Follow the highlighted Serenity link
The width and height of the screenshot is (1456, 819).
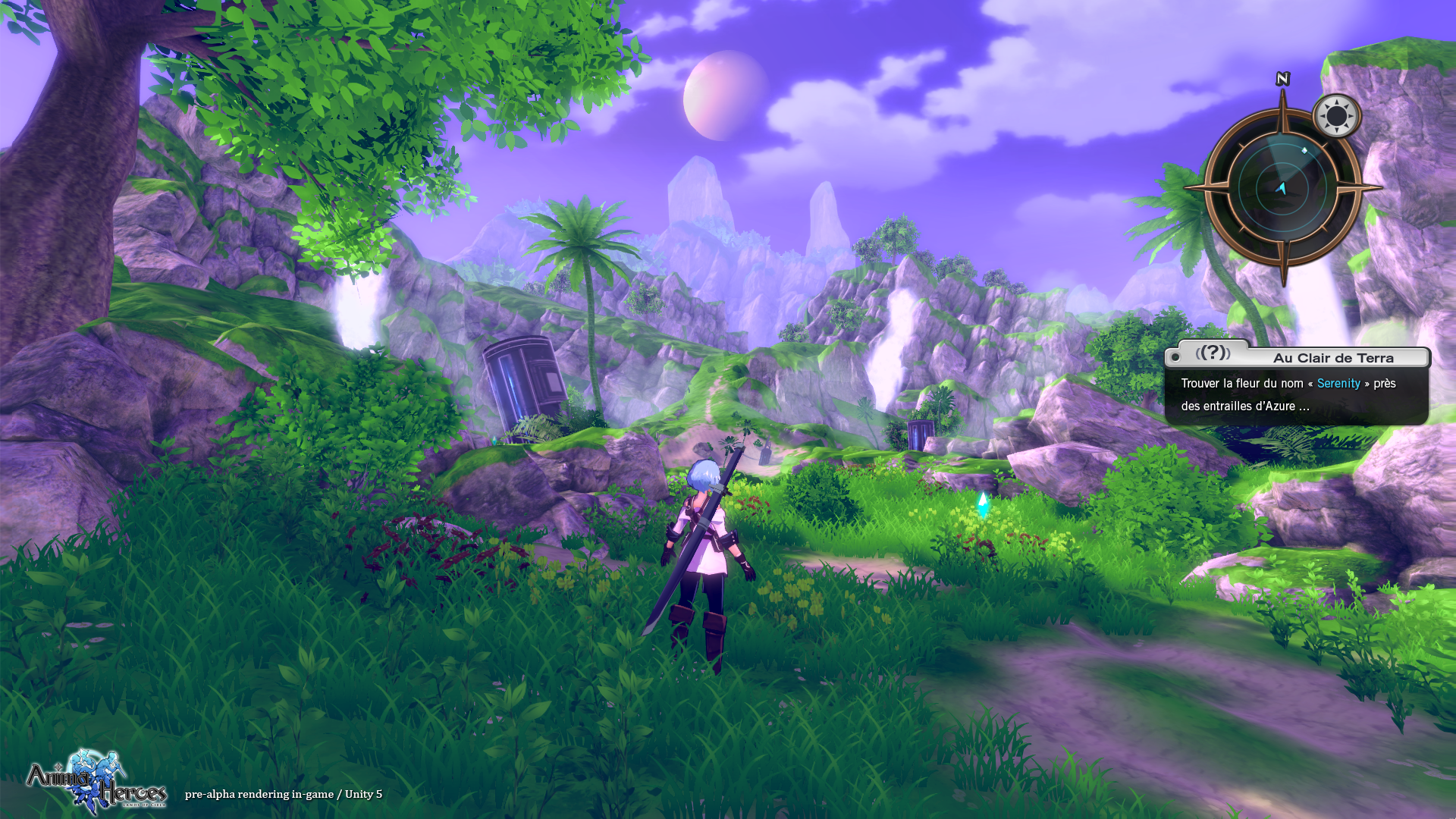coord(1338,384)
